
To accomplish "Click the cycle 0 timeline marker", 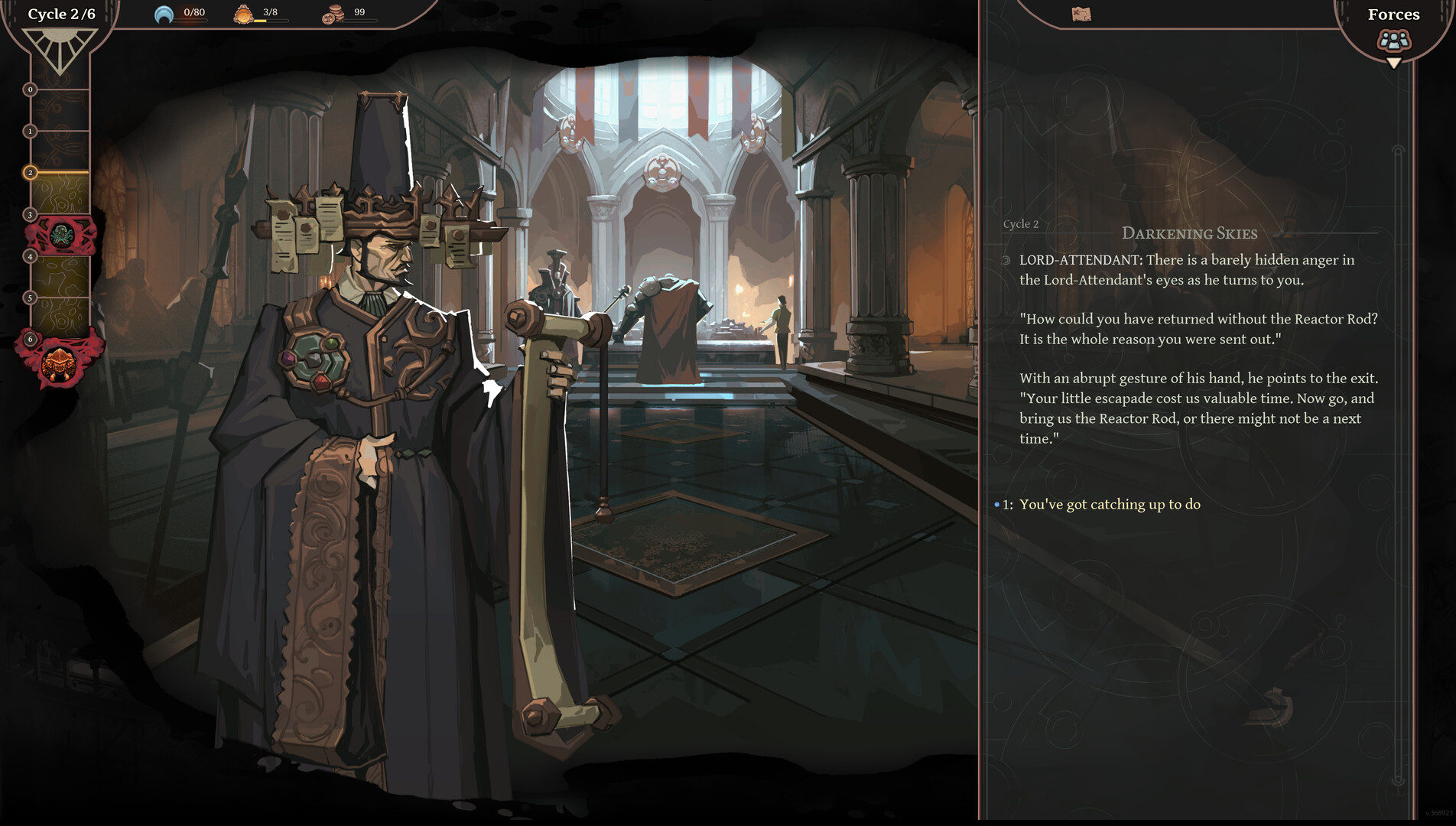I will pos(31,89).
